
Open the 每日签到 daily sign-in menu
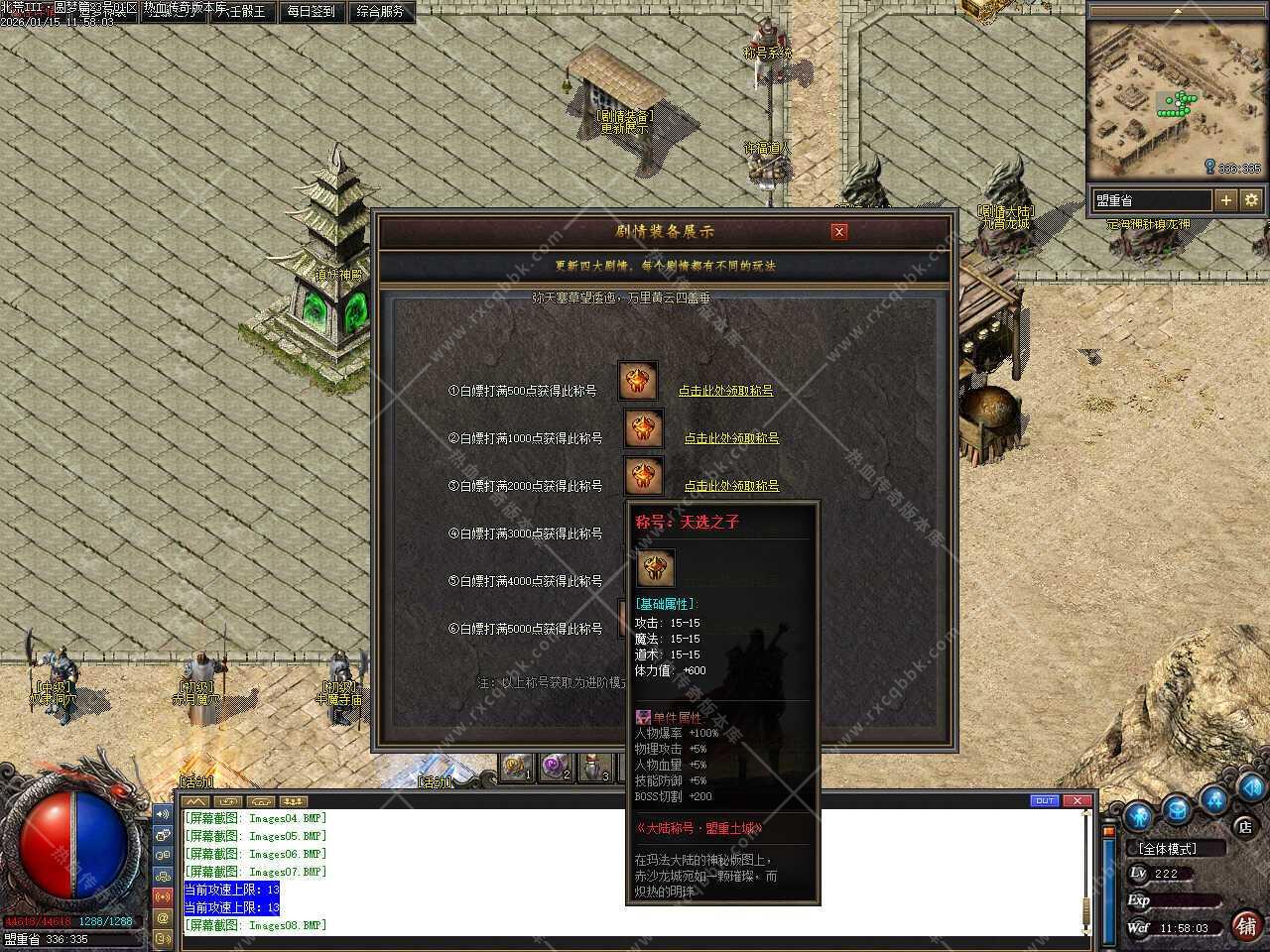(311, 12)
